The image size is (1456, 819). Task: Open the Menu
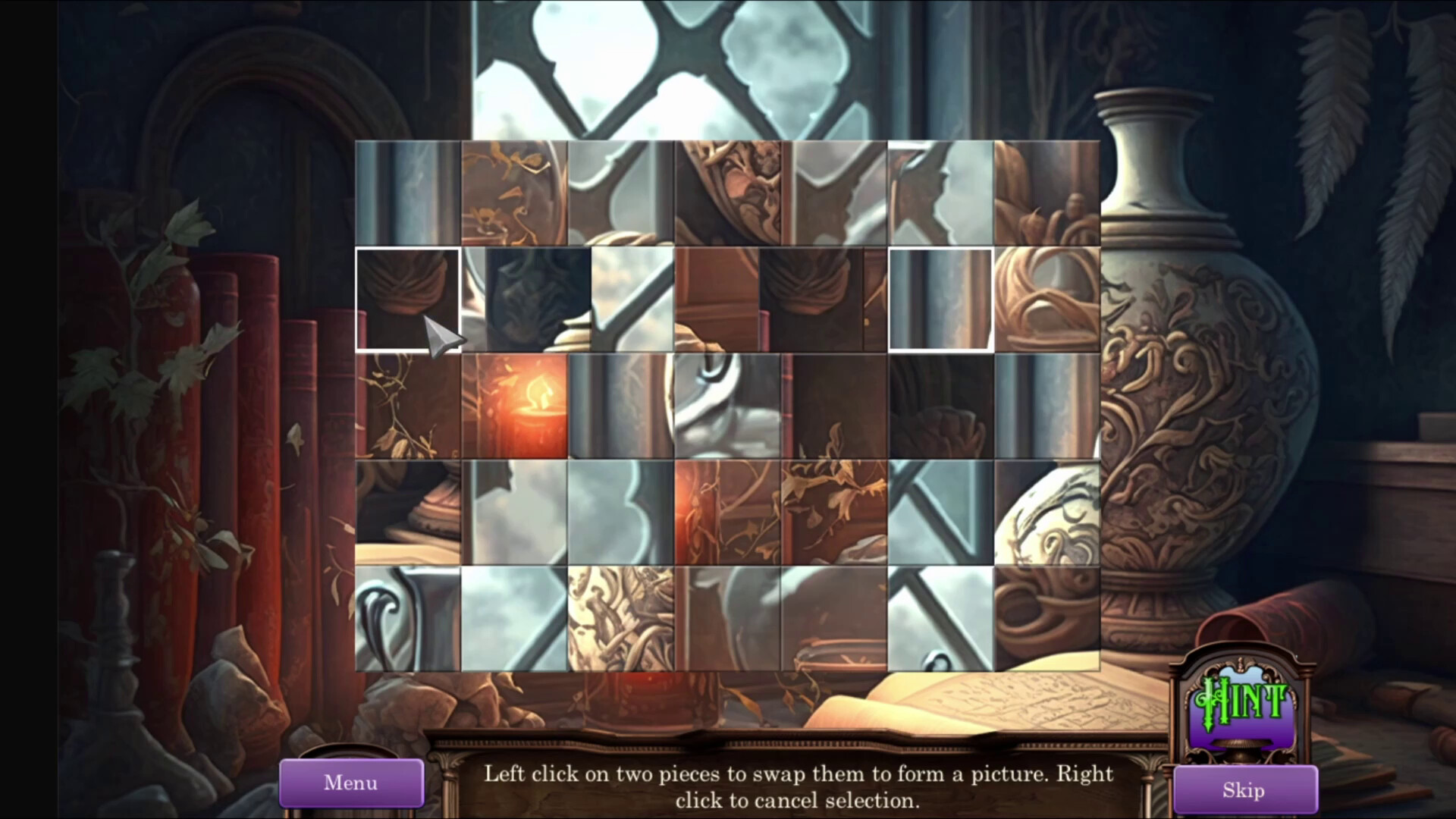coord(351,783)
